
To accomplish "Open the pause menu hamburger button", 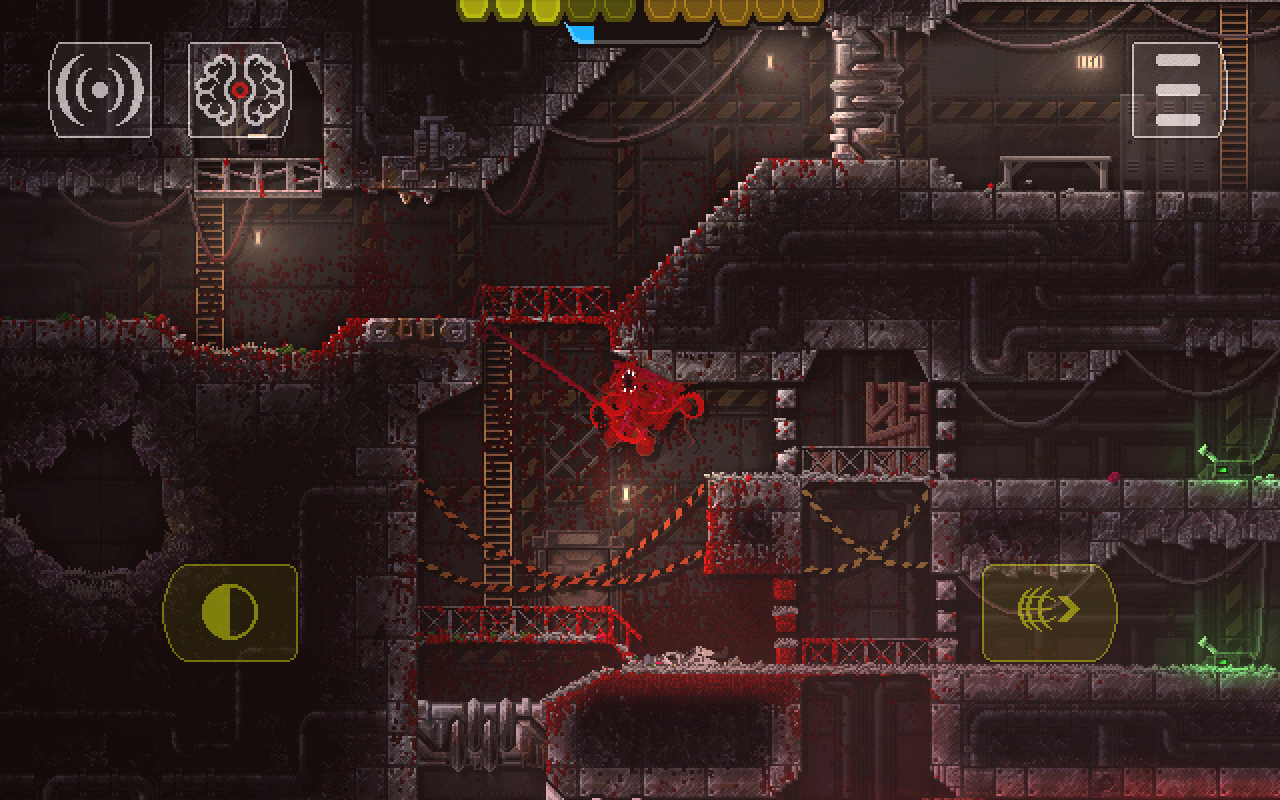I will [x=1177, y=90].
